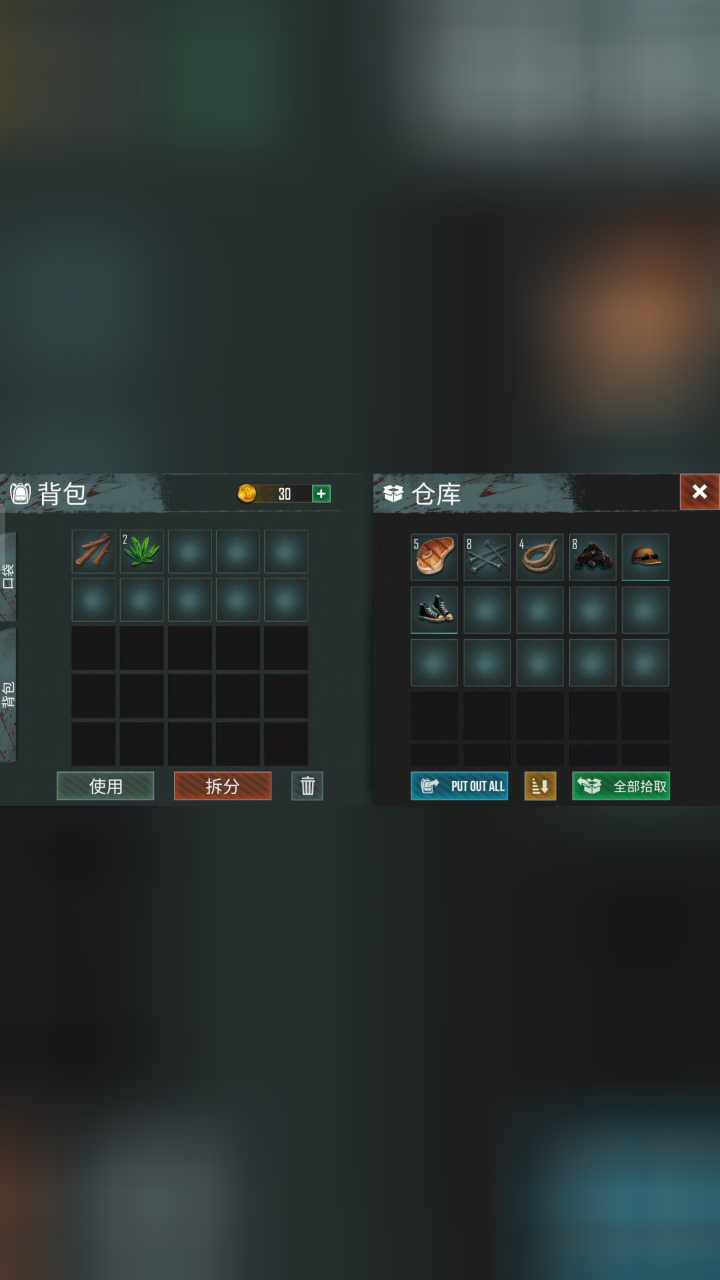The image size is (720, 1280).
Task: Select the raw meat steak in the warehouse
Action: pos(434,557)
